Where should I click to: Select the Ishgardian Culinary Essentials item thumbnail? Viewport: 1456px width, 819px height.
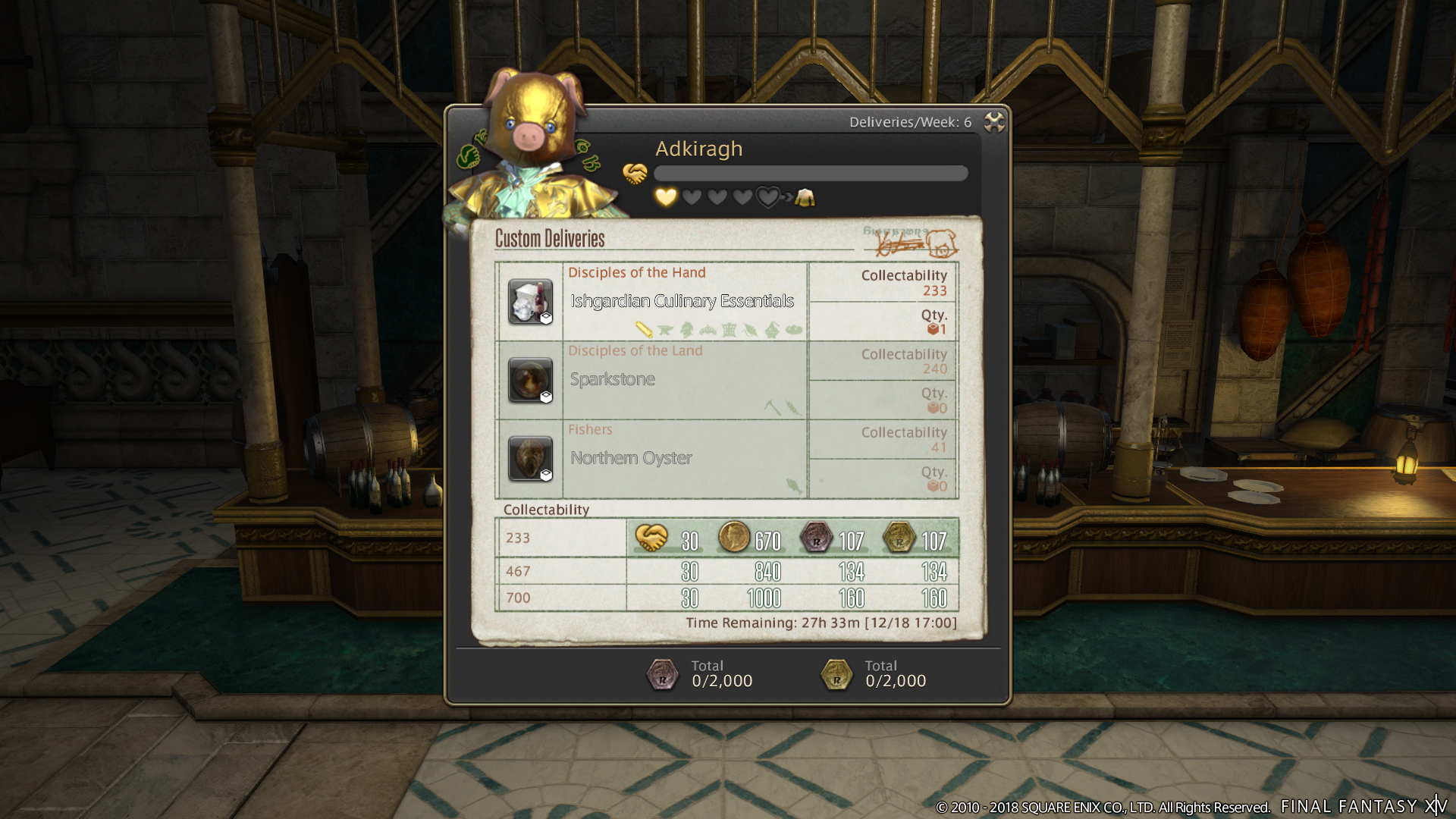(x=529, y=301)
